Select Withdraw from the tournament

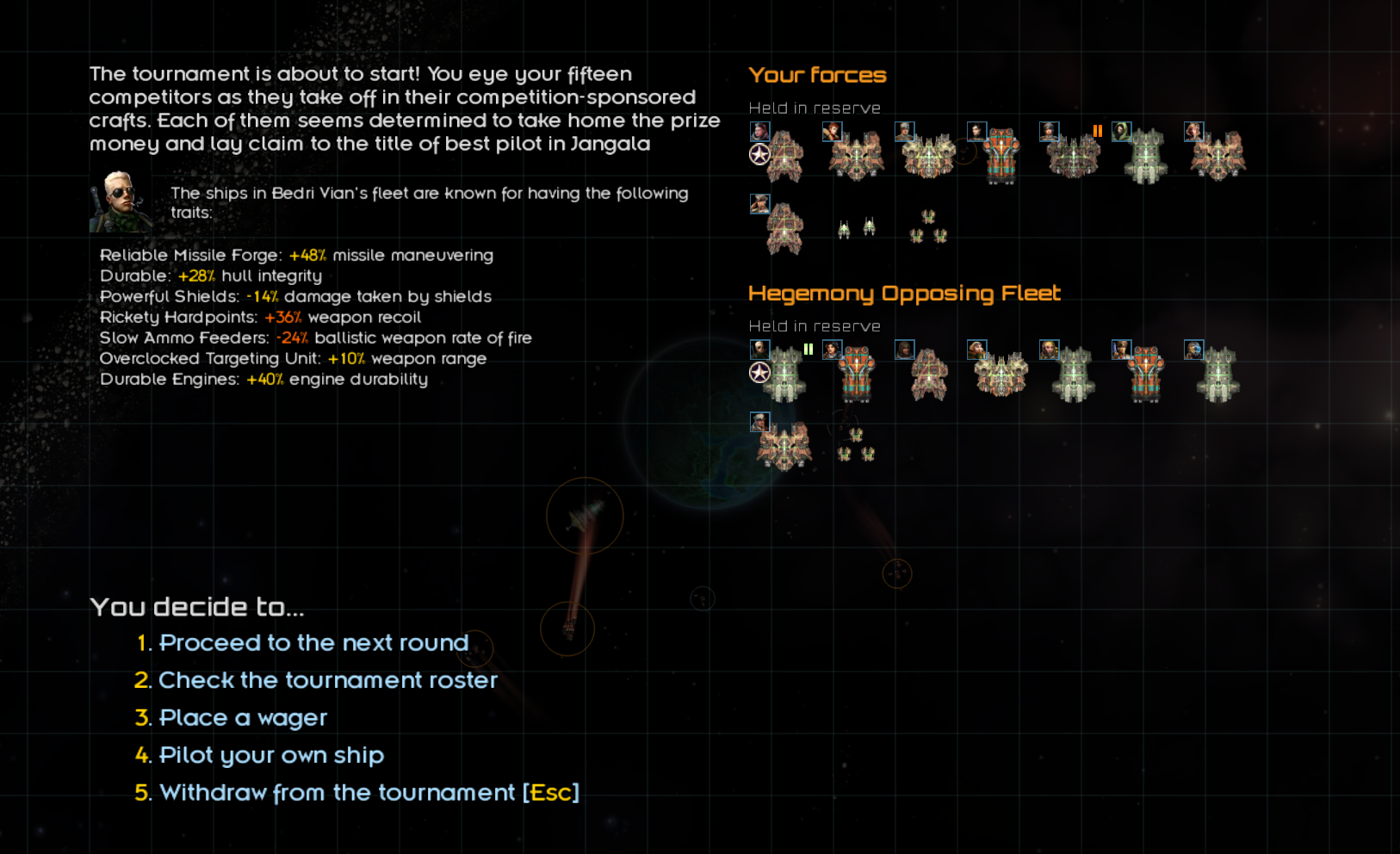[369, 792]
